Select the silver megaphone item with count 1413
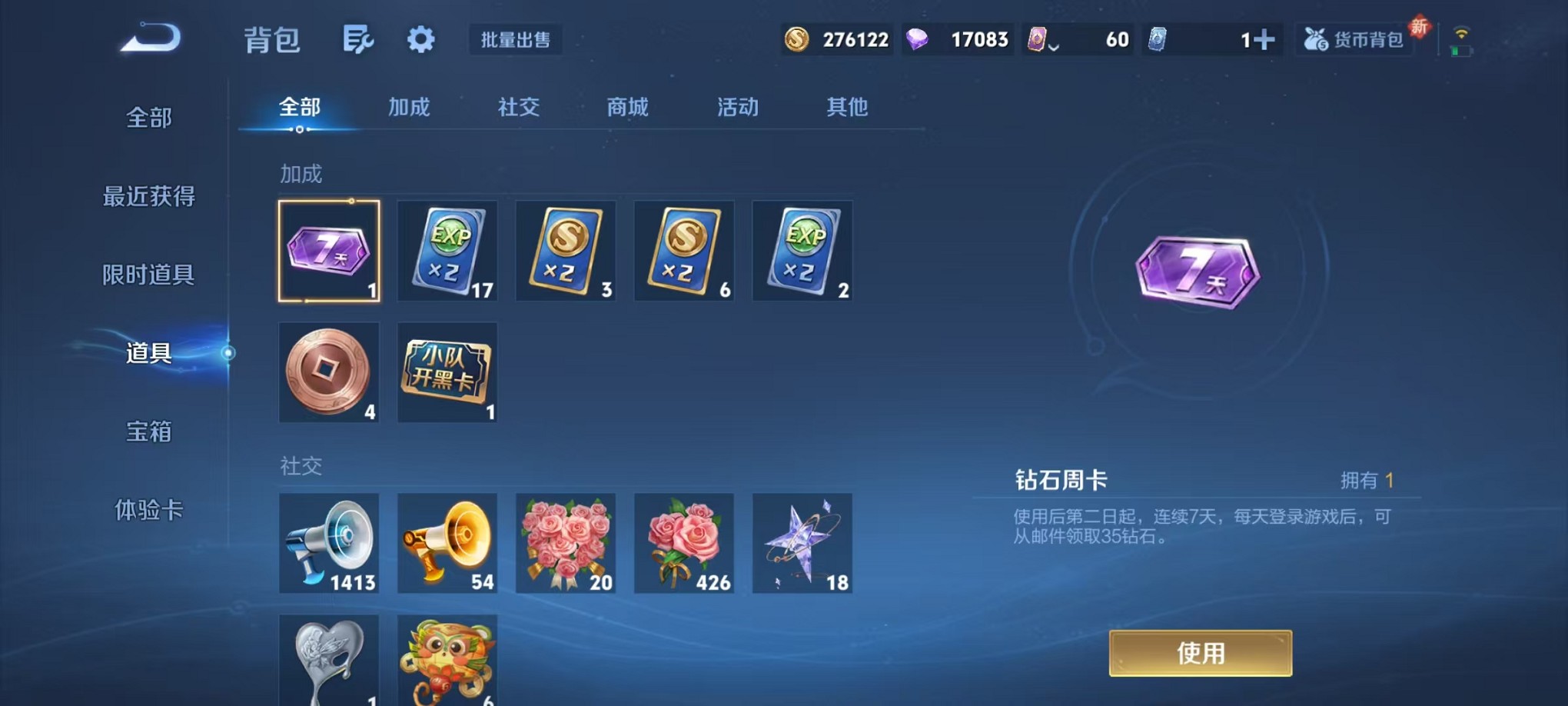 [x=329, y=544]
